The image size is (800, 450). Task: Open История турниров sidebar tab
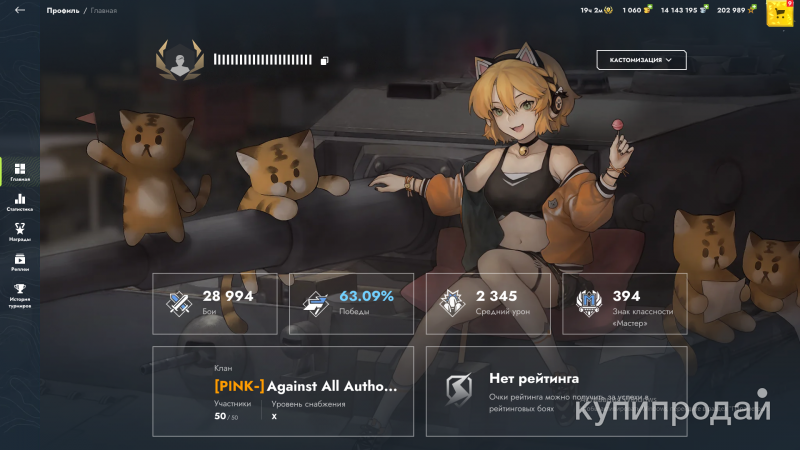[x=20, y=295]
